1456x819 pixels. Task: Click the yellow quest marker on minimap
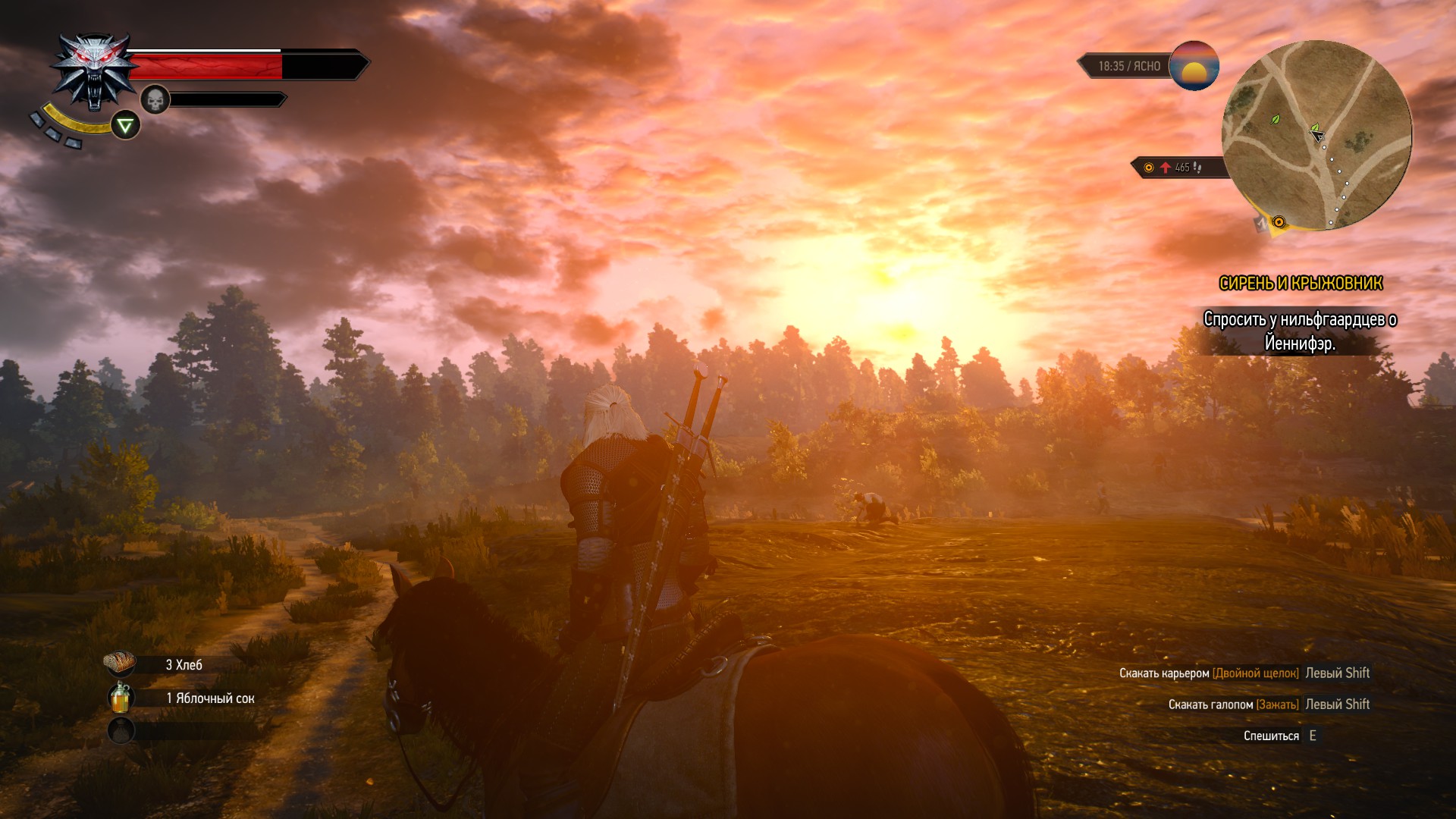1279,222
